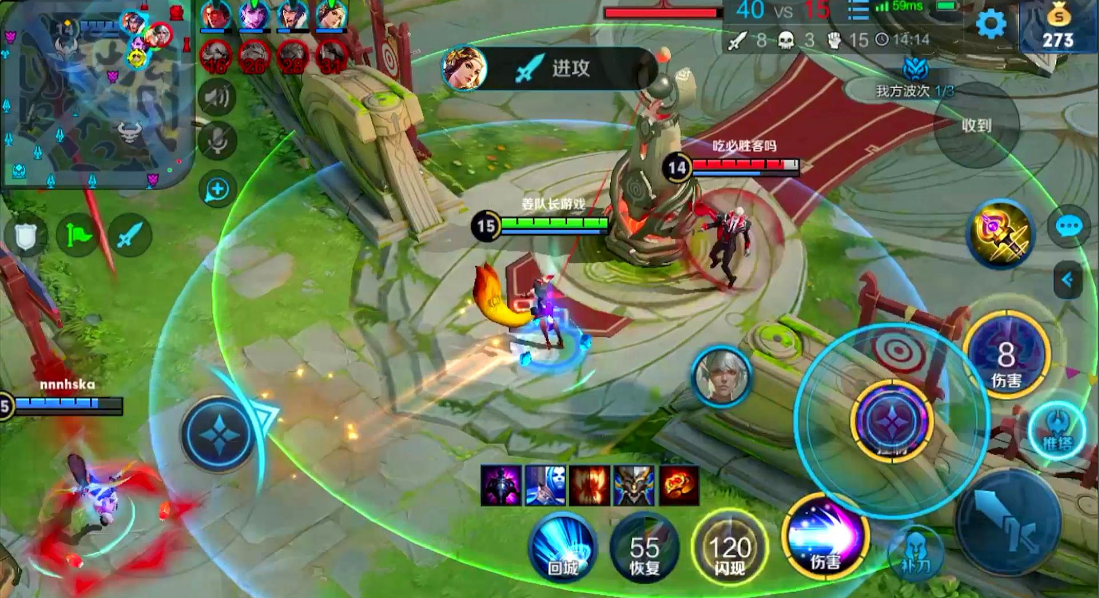Use the 回城 recall ability
The height and width of the screenshot is (598, 1099).
(563, 545)
